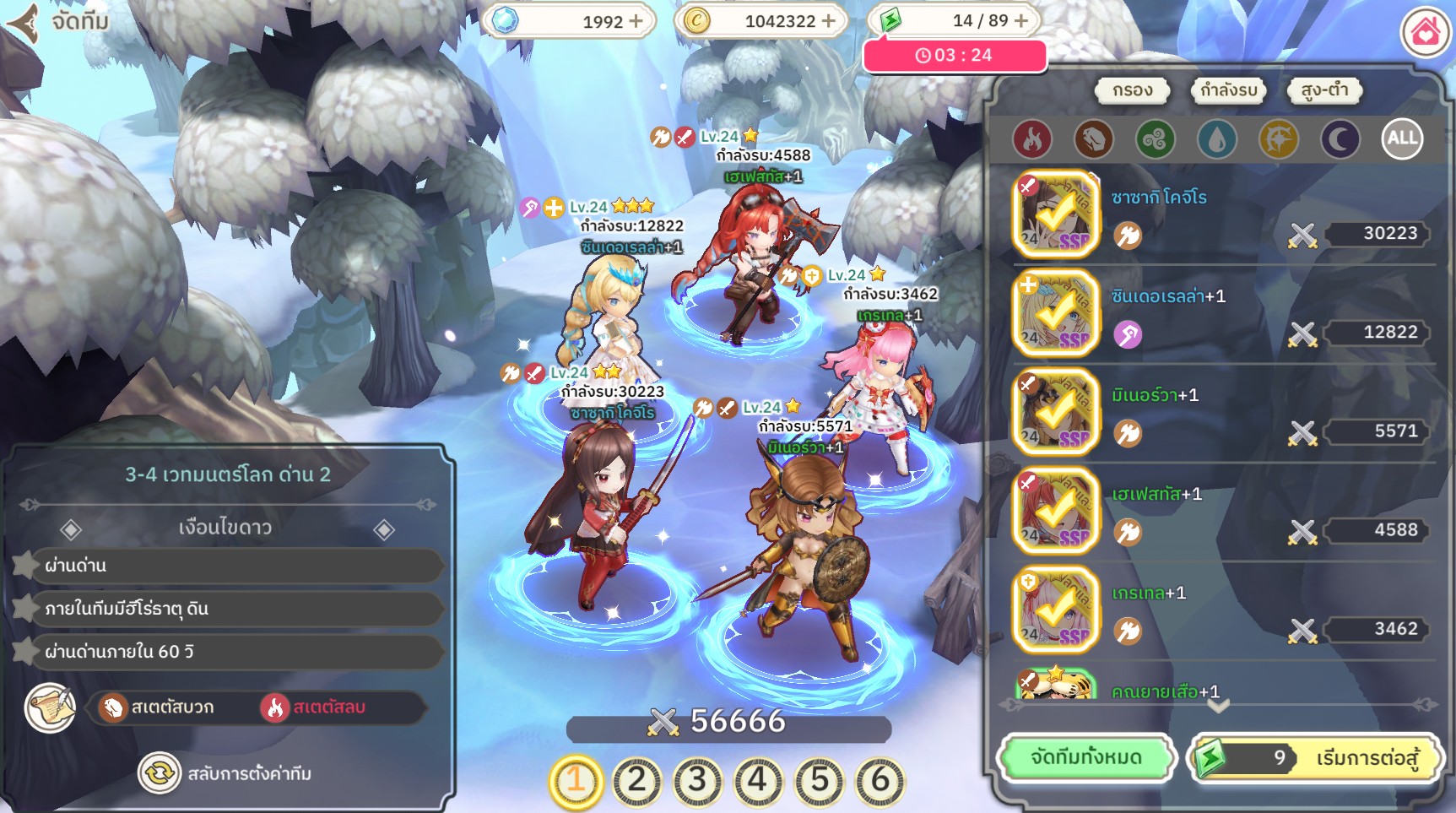This screenshot has height=813, width=1456.
Task: Add more gold coins with the plus button
Action: tap(829, 21)
